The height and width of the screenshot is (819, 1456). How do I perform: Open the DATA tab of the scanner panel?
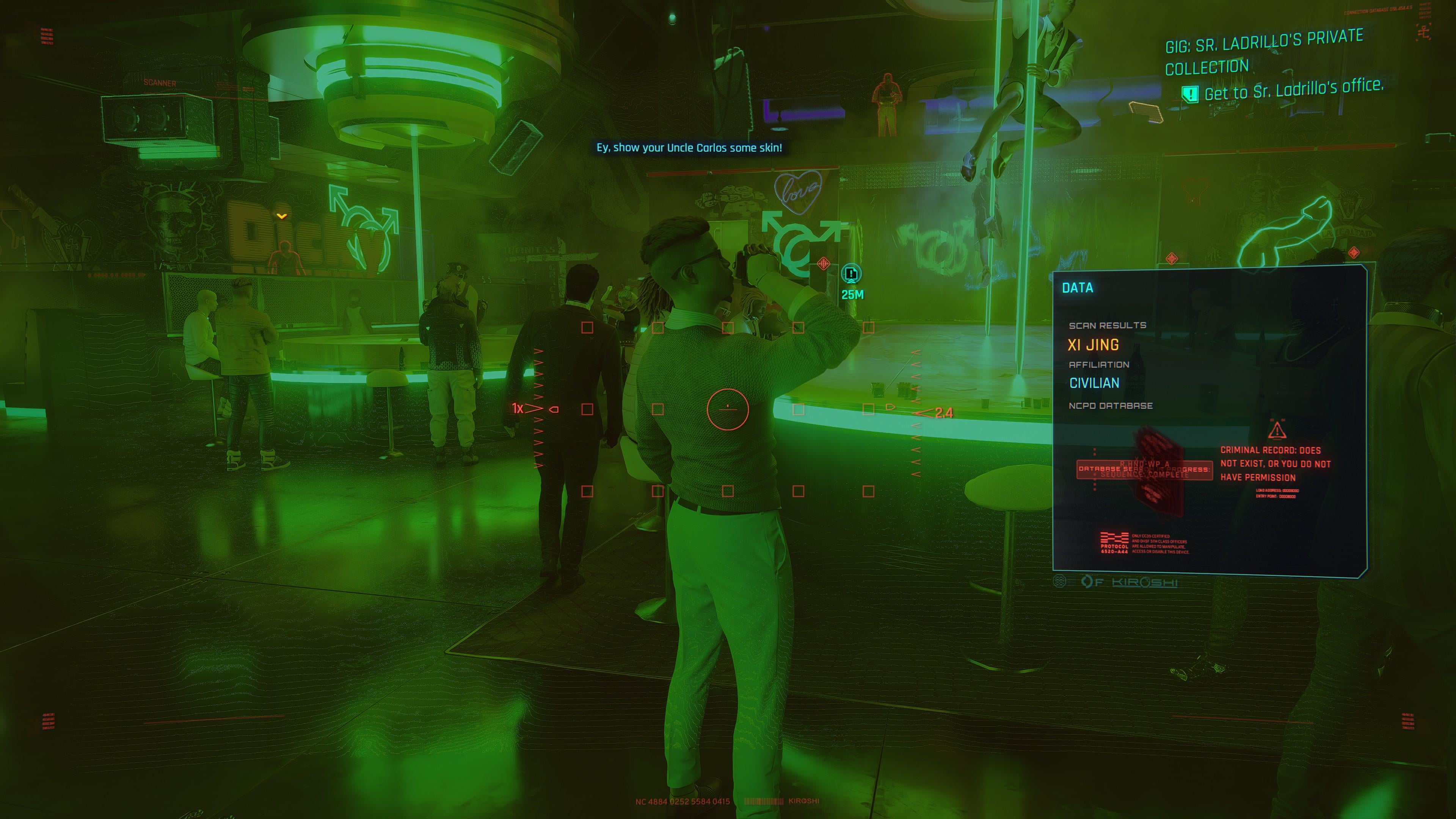pyautogui.click(x=1077, y=288)
